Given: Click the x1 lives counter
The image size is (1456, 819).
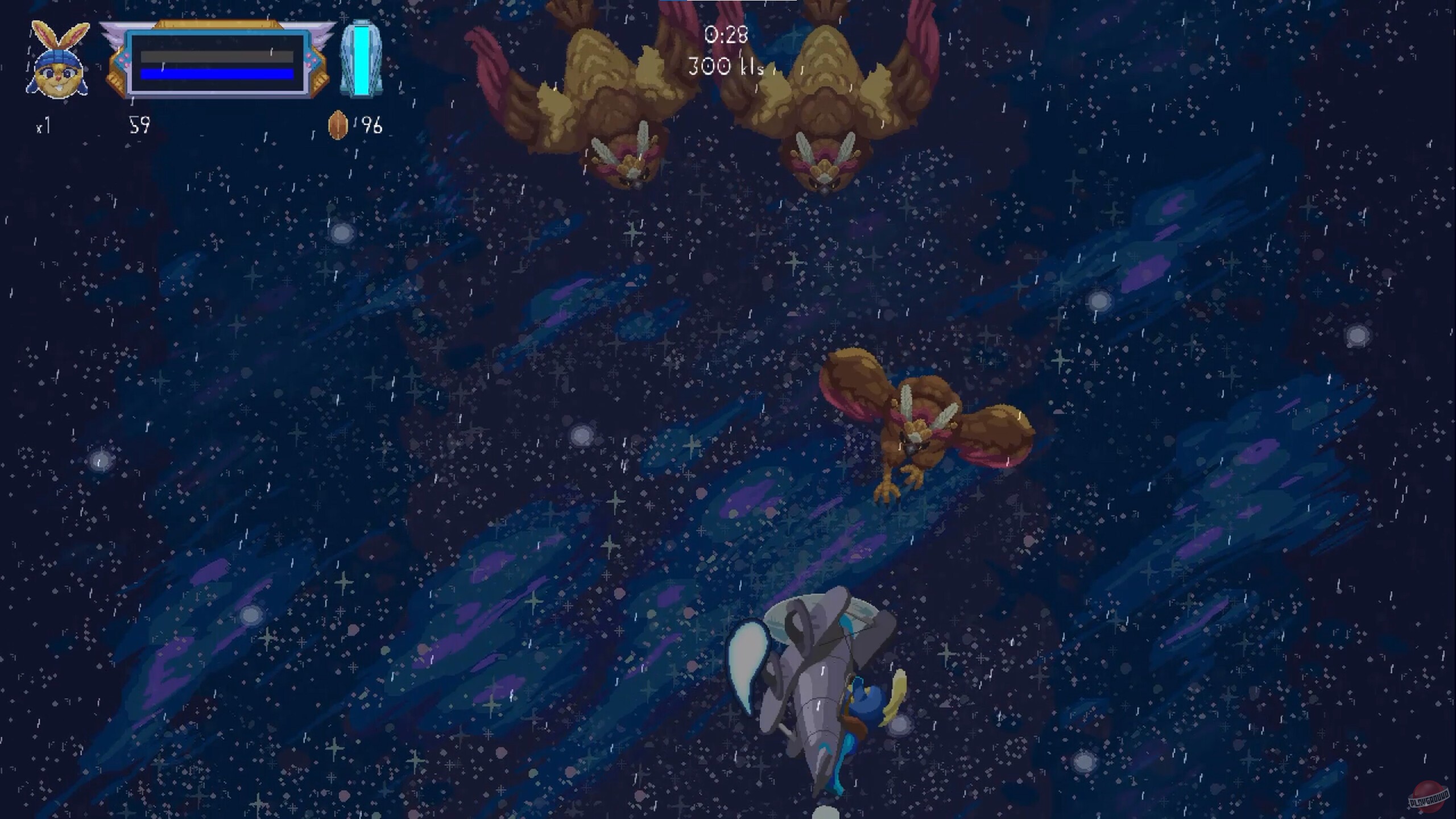Looking at the screenshot, I should (x=44, y=127).
